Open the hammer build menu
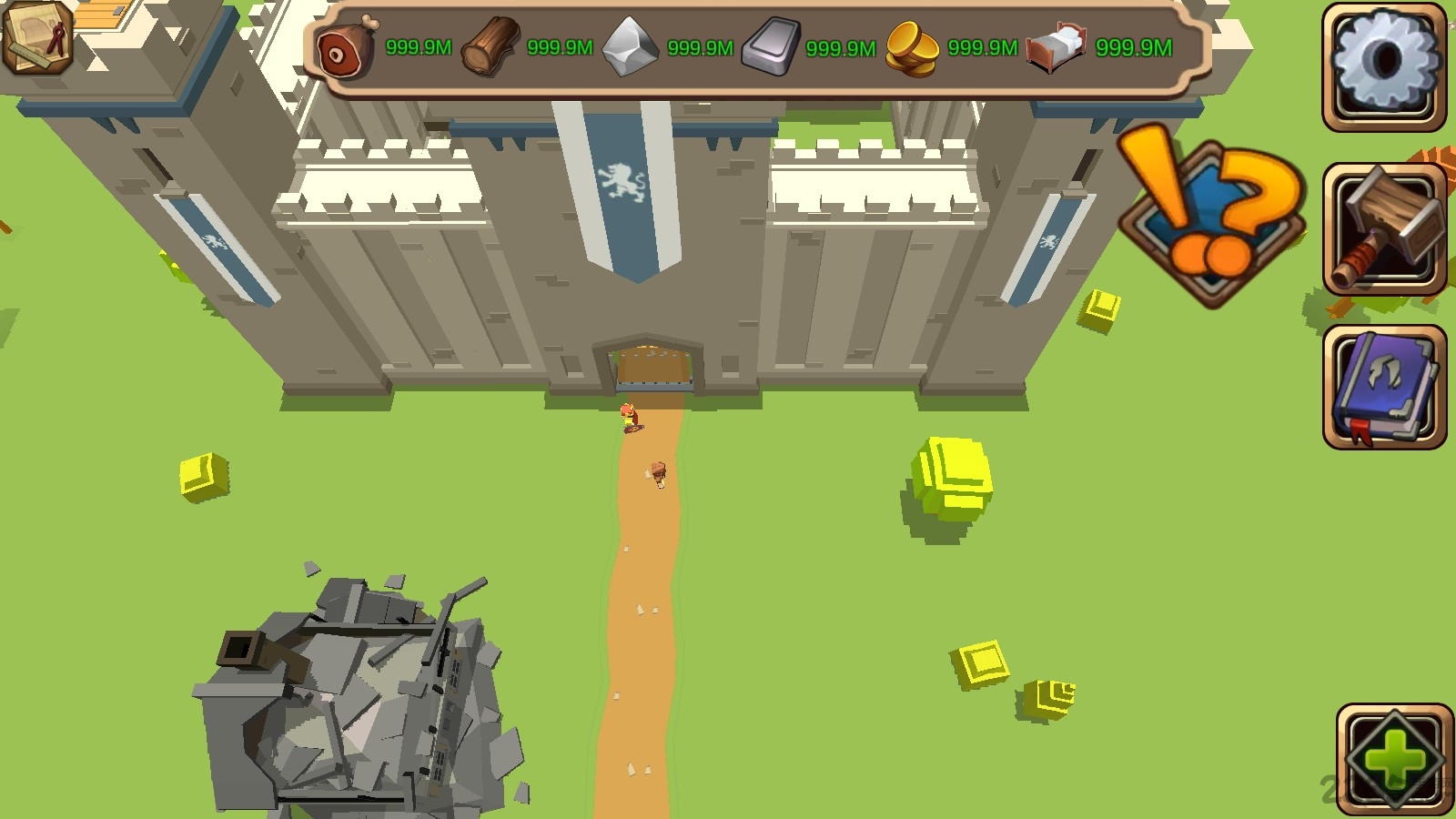 (x=1383, y=229)
